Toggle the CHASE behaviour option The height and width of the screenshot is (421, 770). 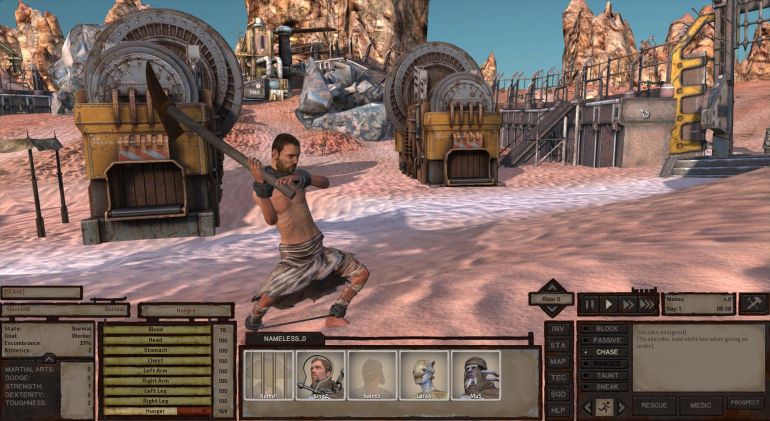605,352
